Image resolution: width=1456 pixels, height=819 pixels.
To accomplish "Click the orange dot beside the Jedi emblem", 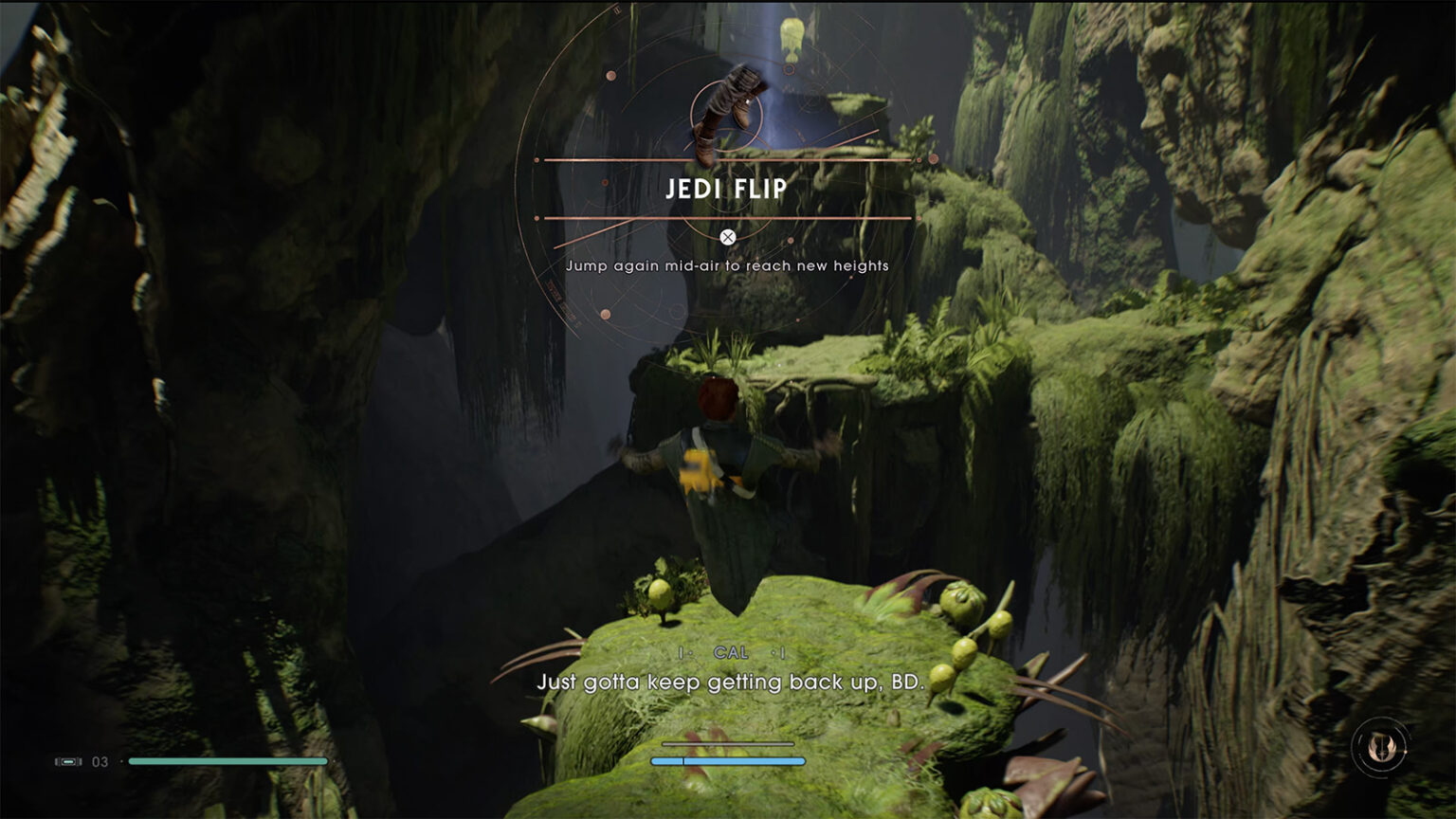I will tap(1406, 752).
